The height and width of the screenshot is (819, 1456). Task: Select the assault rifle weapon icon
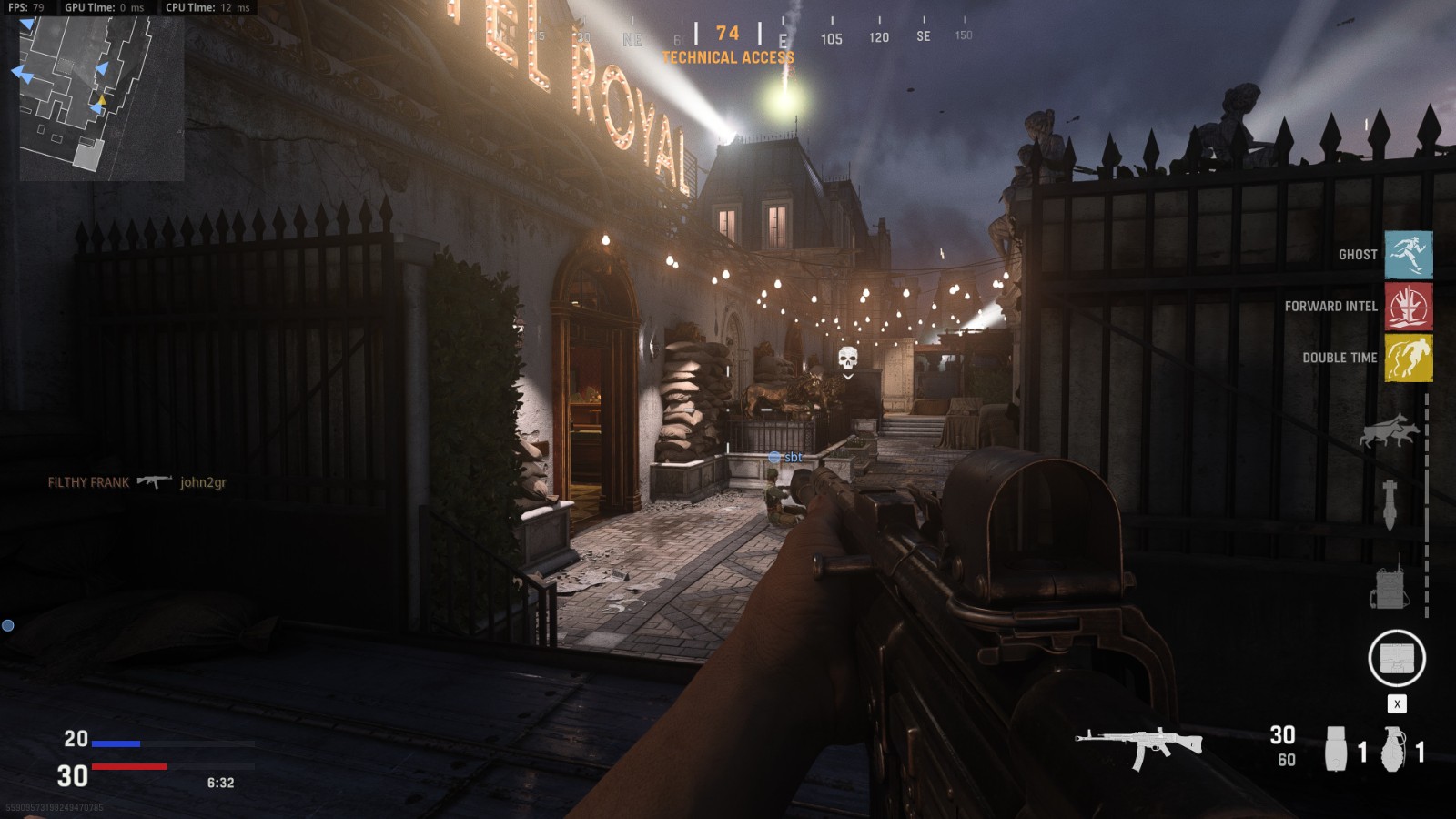click(1138, 745)
